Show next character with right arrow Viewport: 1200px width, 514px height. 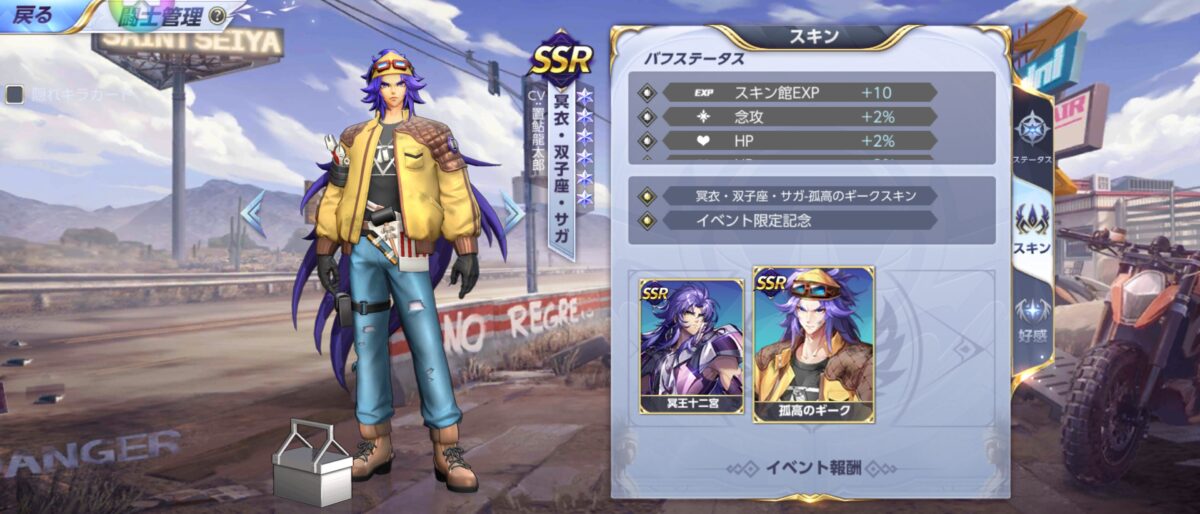pyautogui.click(x=512, y=212)
